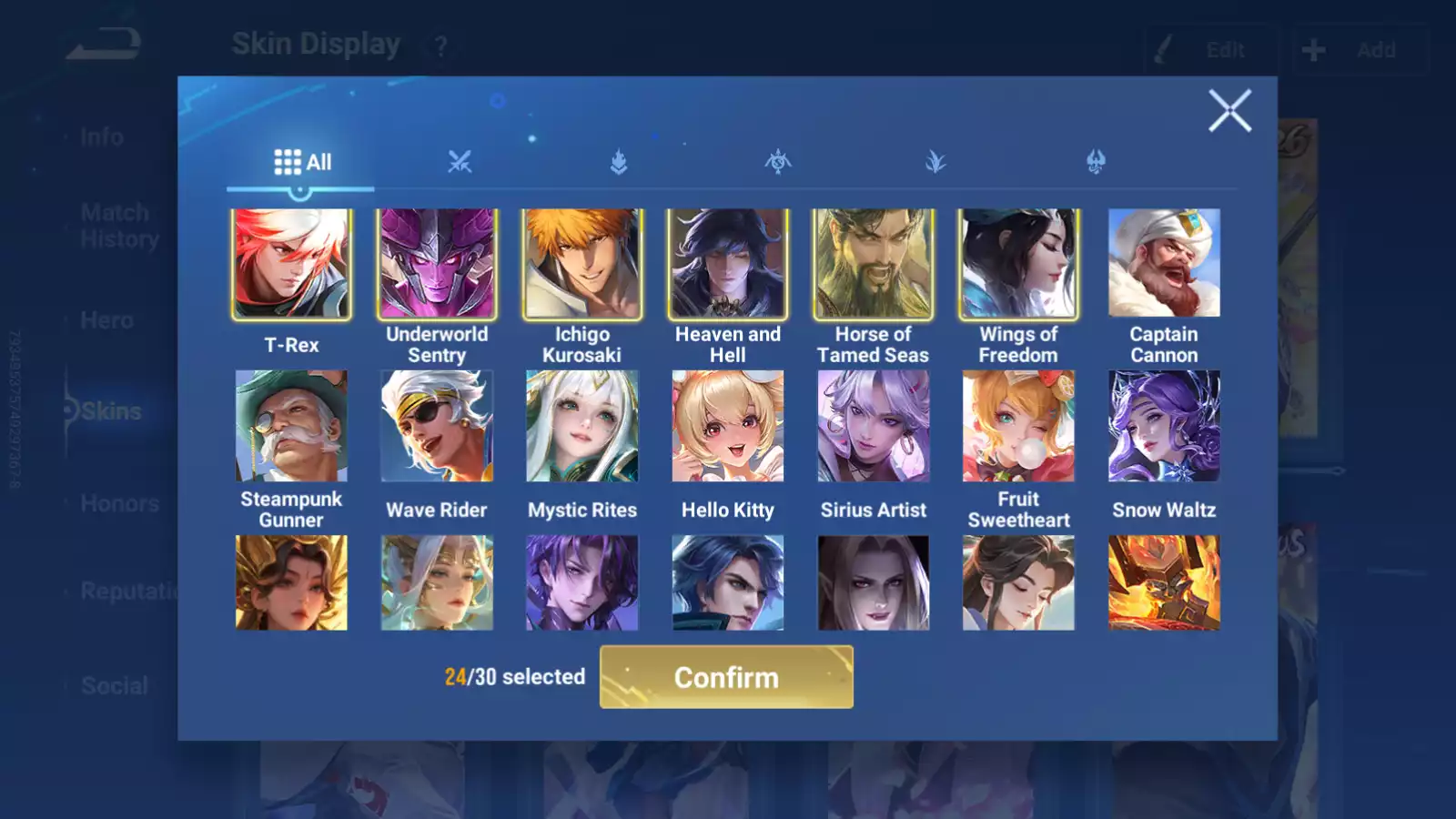Select the Mage eye-emblem filter tab
The width and height of the screenshot is (1456, 819).
[x=778, y=163]
